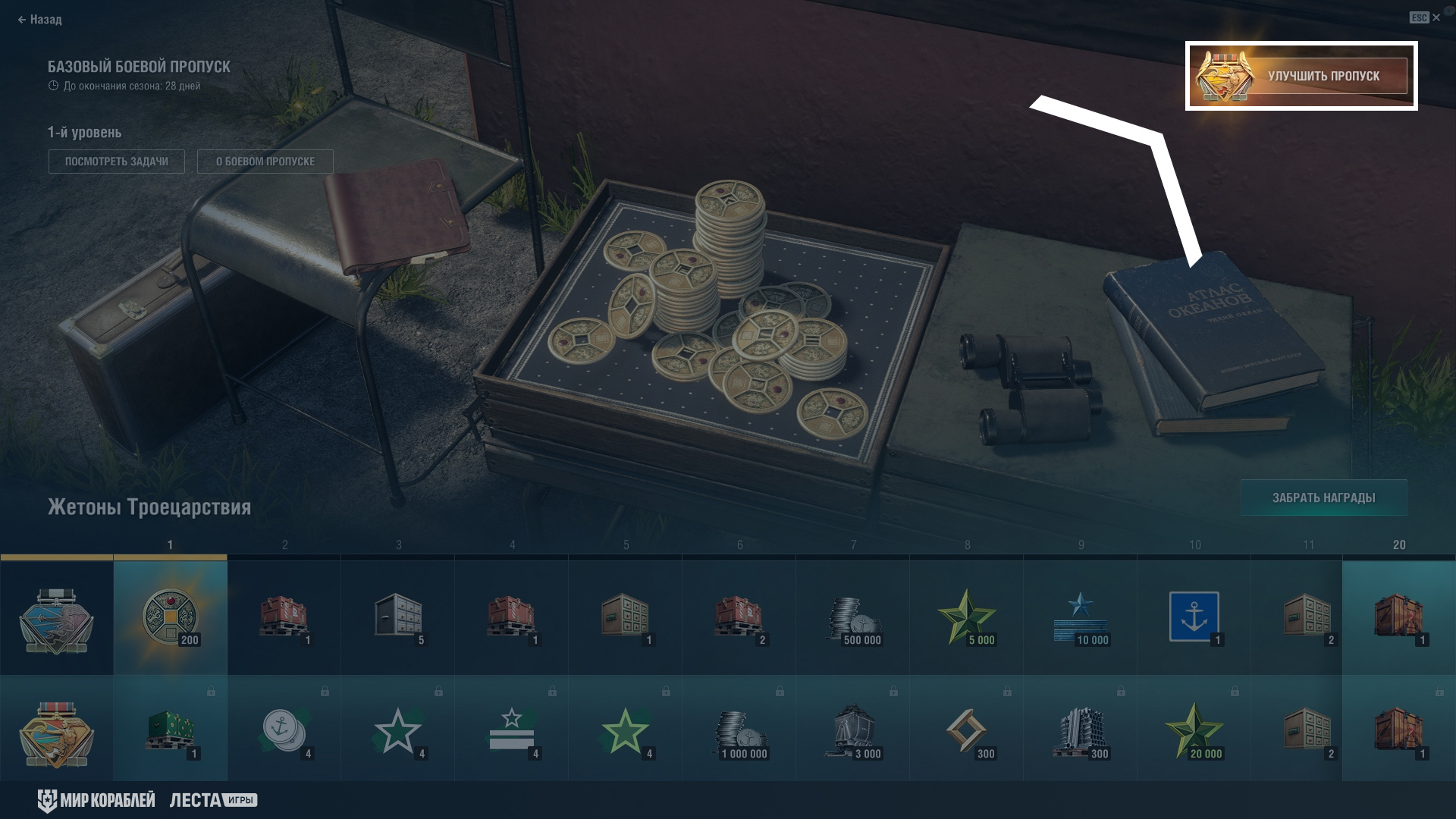Select the 200 Three Kingdoms tokens reward
1456x819 pixels.
click(x=170, y=617)
